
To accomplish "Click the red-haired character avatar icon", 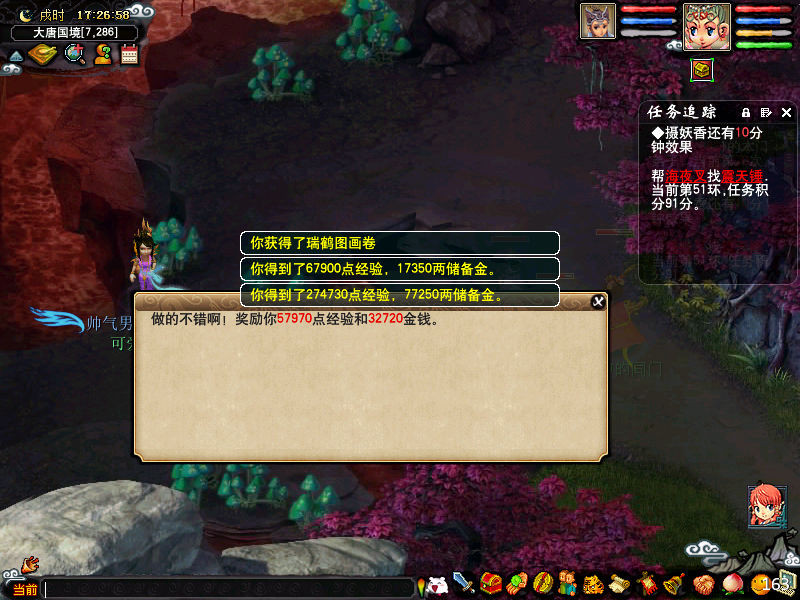I will point(766,505).
